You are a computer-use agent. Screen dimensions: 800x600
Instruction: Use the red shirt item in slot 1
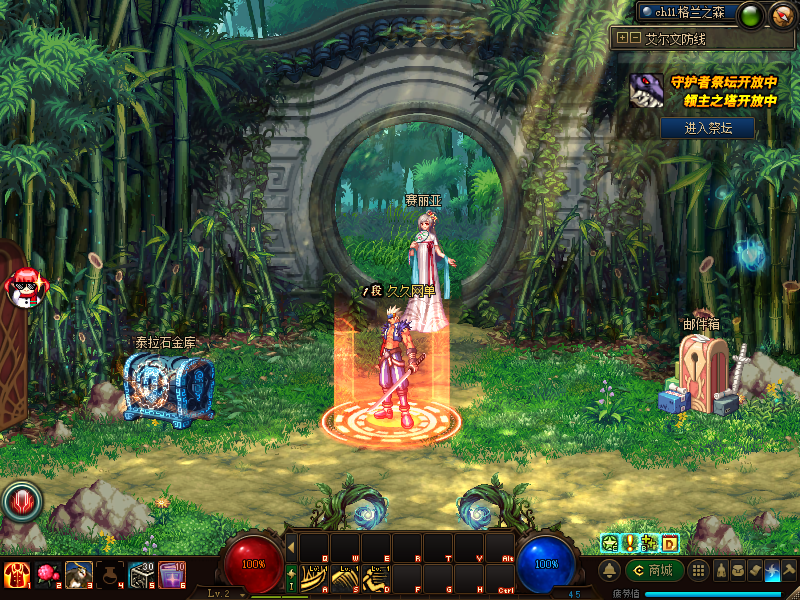[16, 574]
